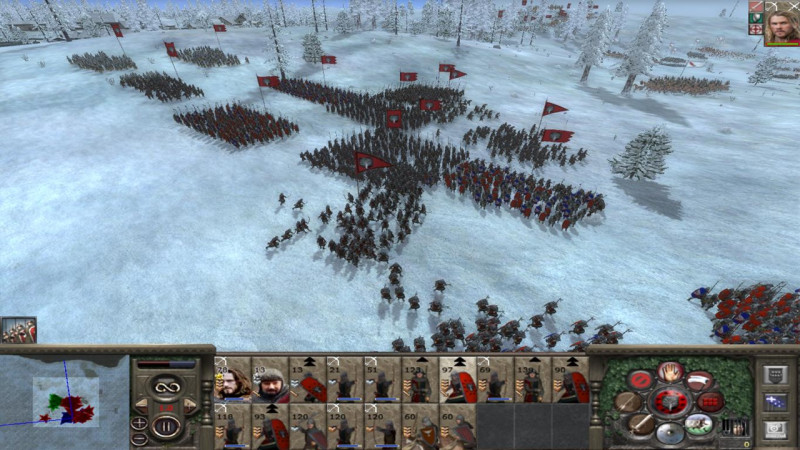
Task: Click the unit group icon above the minimap
Action: point(18,331)
